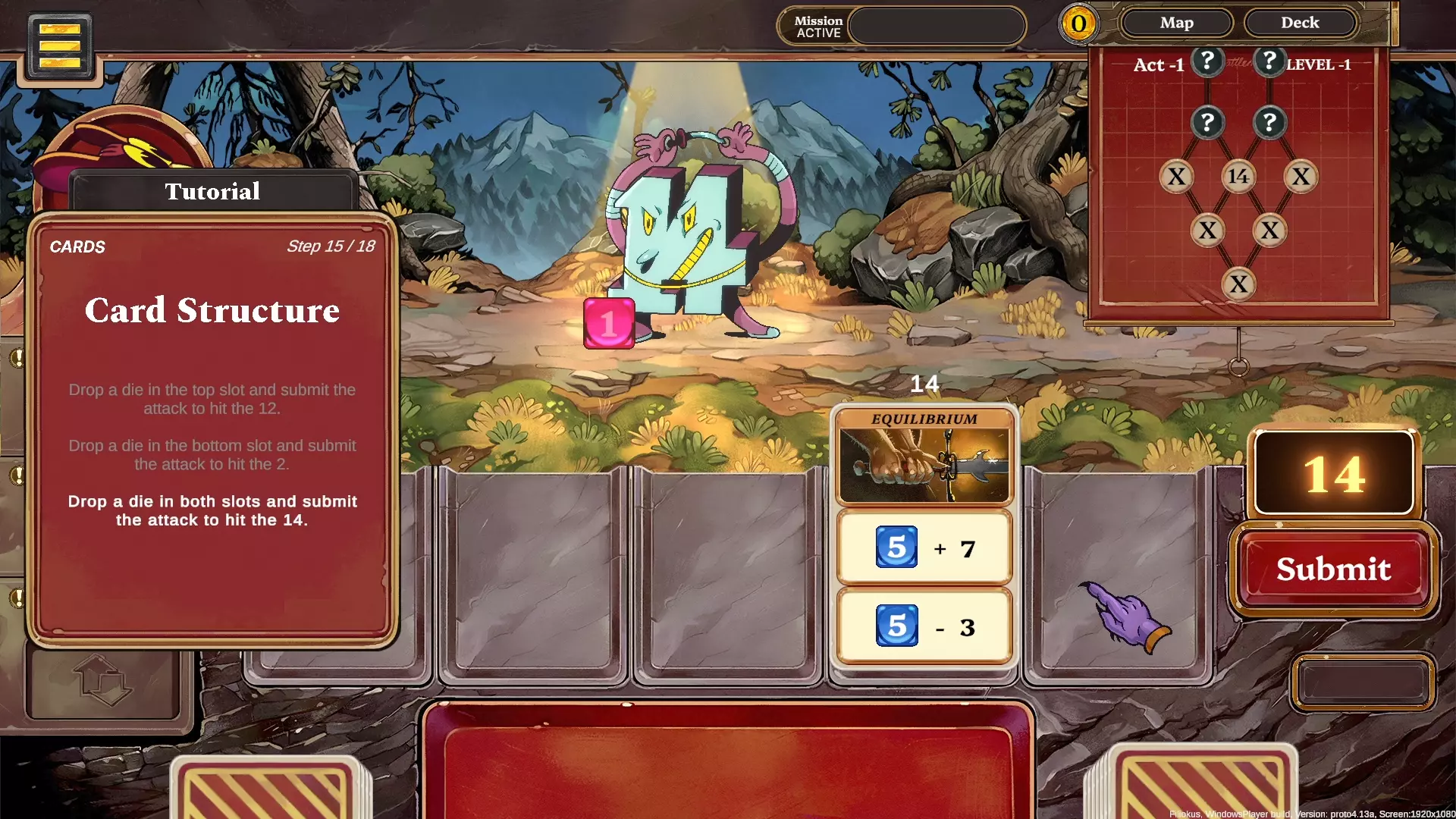This screenshot has width=1456, height=819.
Task: Select the 14 node on the level map
Action: click(1238, 177)
